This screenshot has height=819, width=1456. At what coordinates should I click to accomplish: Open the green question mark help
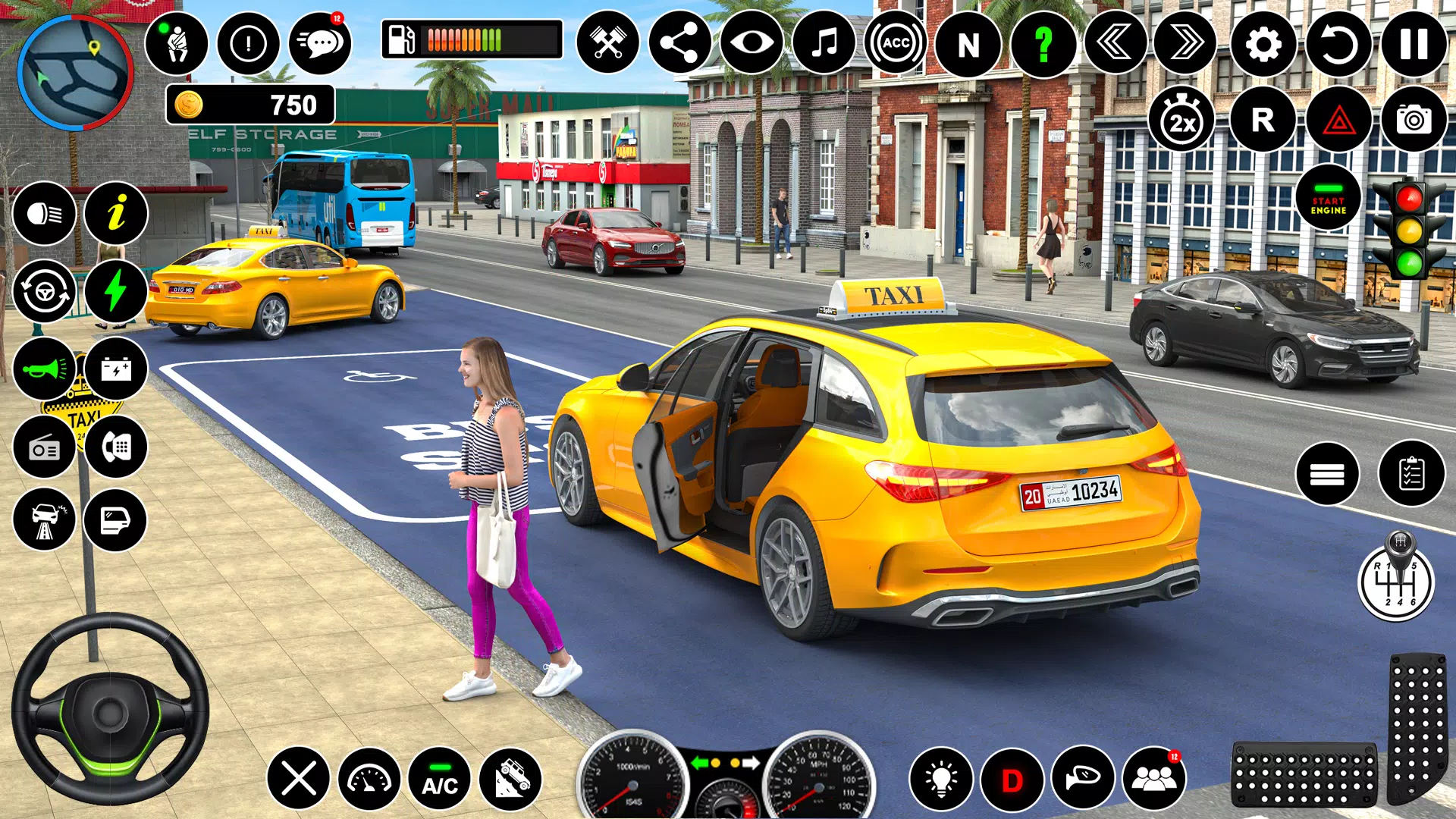(1043, 44)
